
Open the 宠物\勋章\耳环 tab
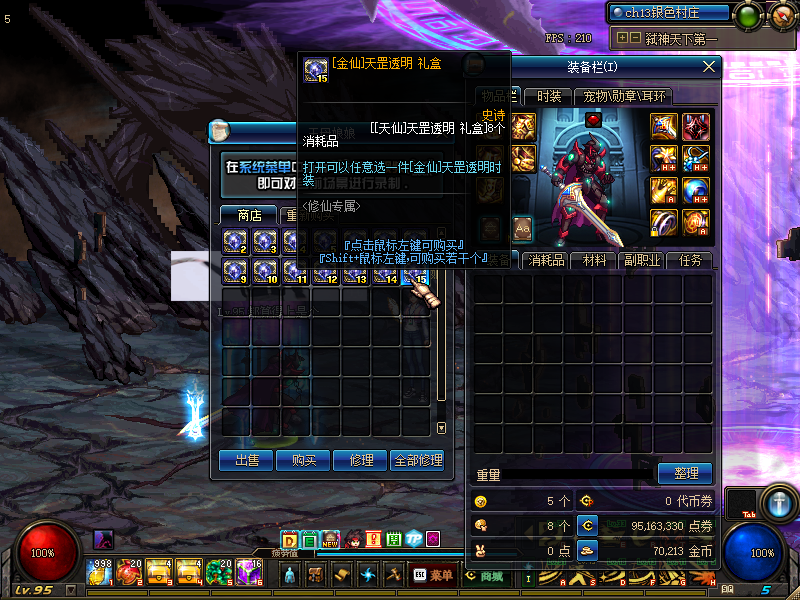625,96
